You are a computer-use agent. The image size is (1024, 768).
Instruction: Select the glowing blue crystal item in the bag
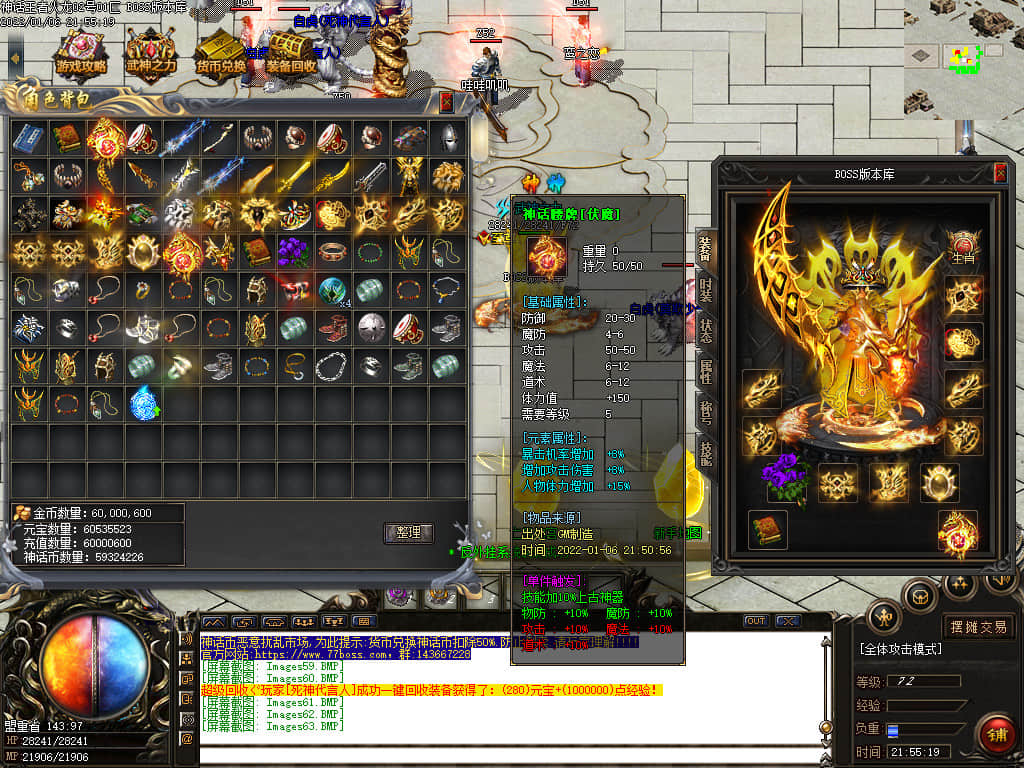pos(143,404)
